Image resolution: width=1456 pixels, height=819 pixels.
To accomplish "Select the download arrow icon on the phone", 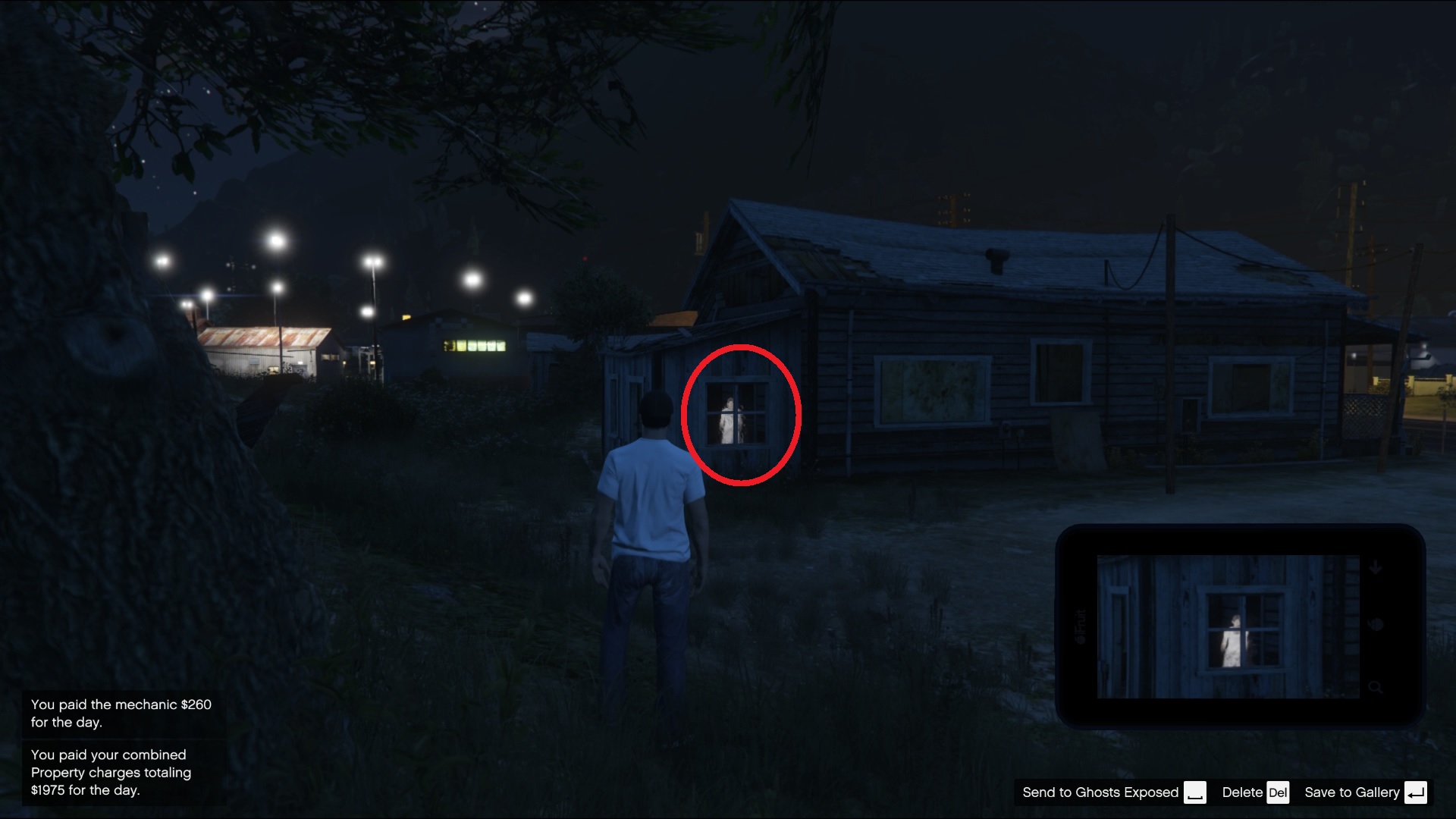I will (1374, 566).
